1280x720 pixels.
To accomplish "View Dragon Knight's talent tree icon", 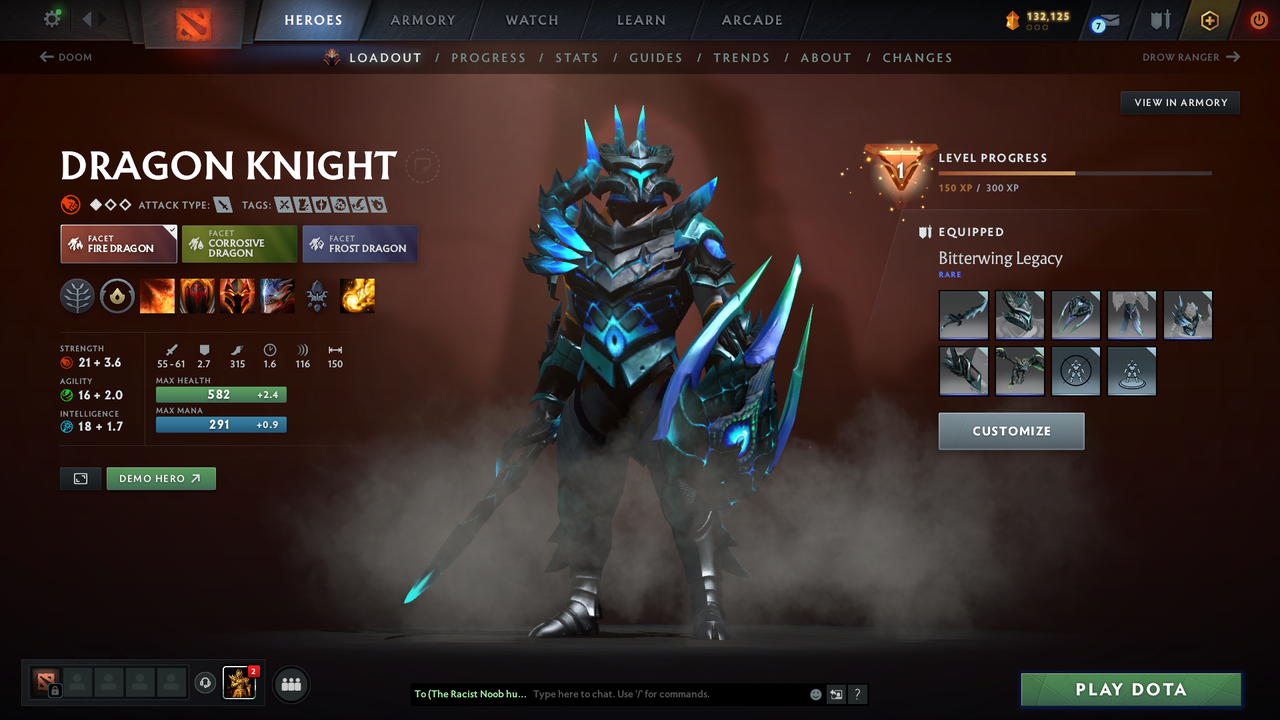I will (77, 296).
